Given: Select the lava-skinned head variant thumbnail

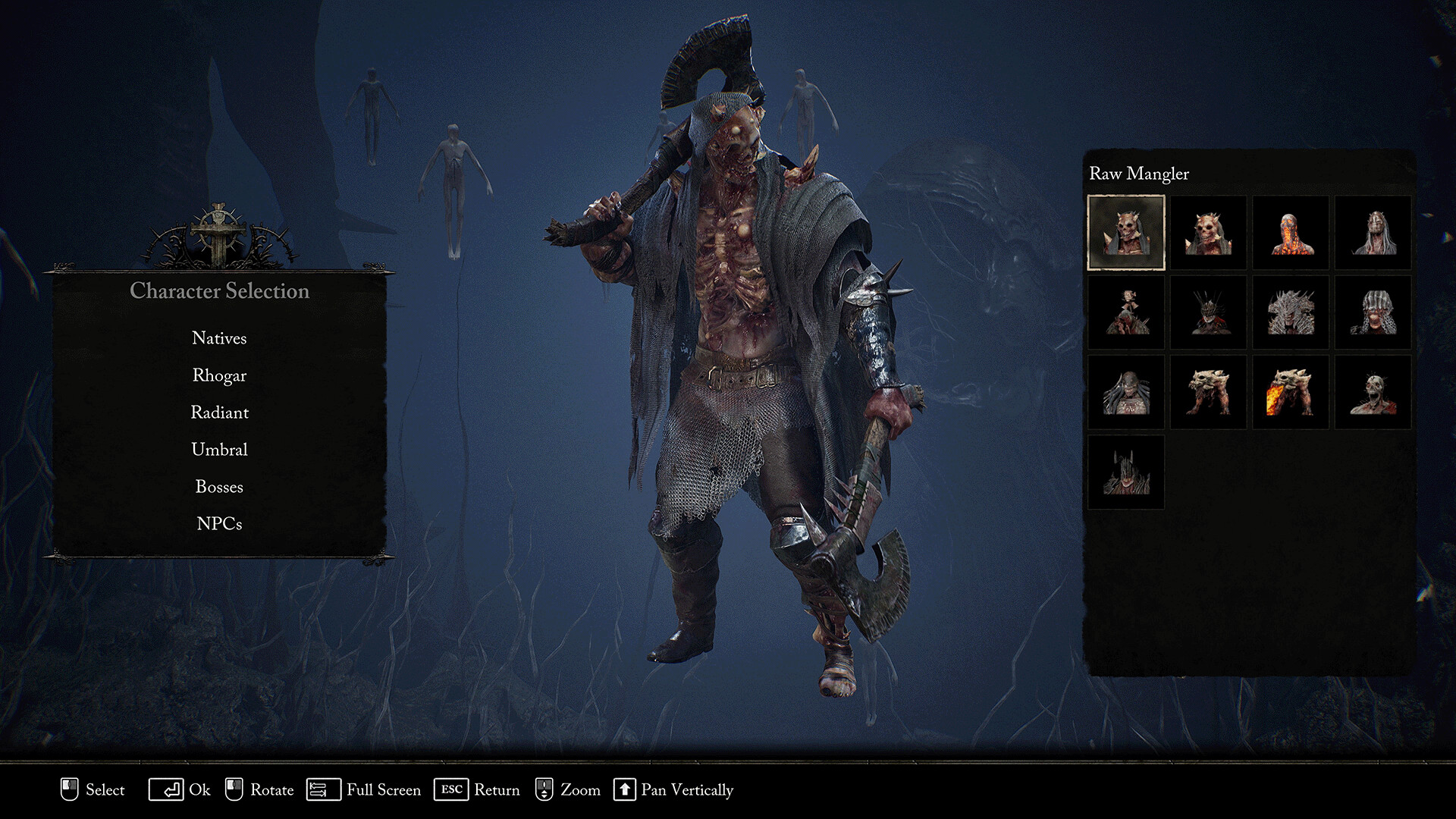Looking at the screenshot, I should pos(1291,233).
